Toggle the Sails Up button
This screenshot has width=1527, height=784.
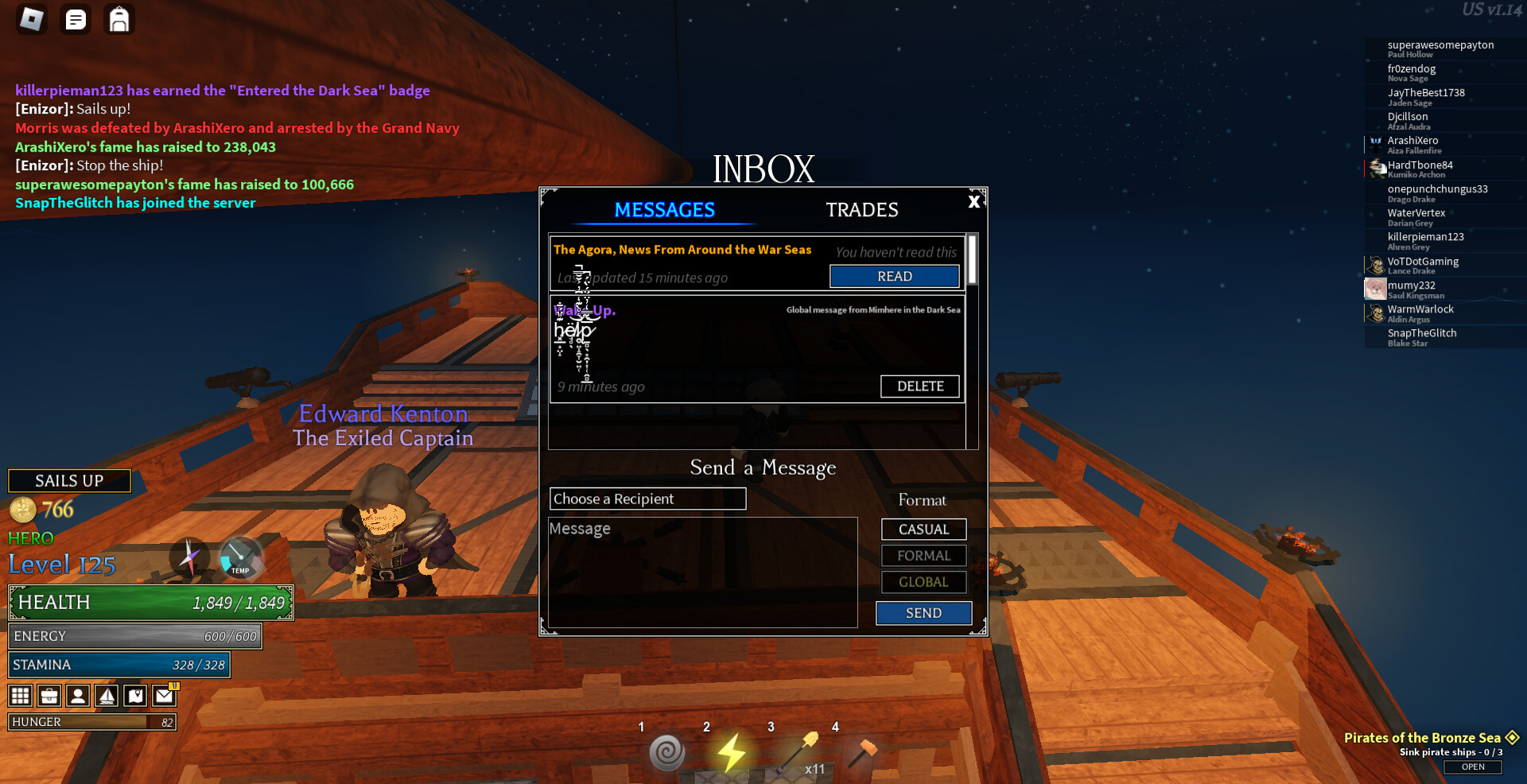[x=69, y=481]
